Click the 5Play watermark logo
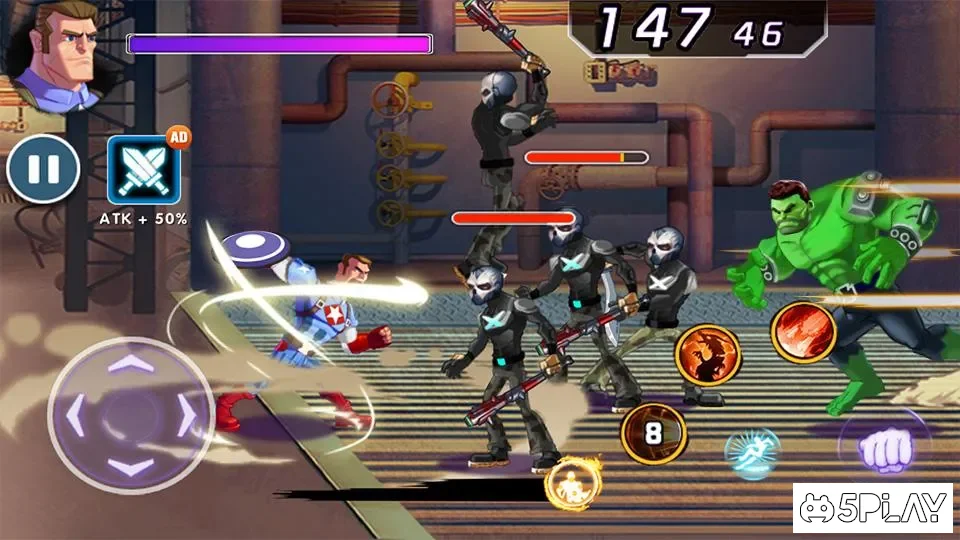Image resolution: width=960 pixels, height=540 pixels. coord(872,510)
